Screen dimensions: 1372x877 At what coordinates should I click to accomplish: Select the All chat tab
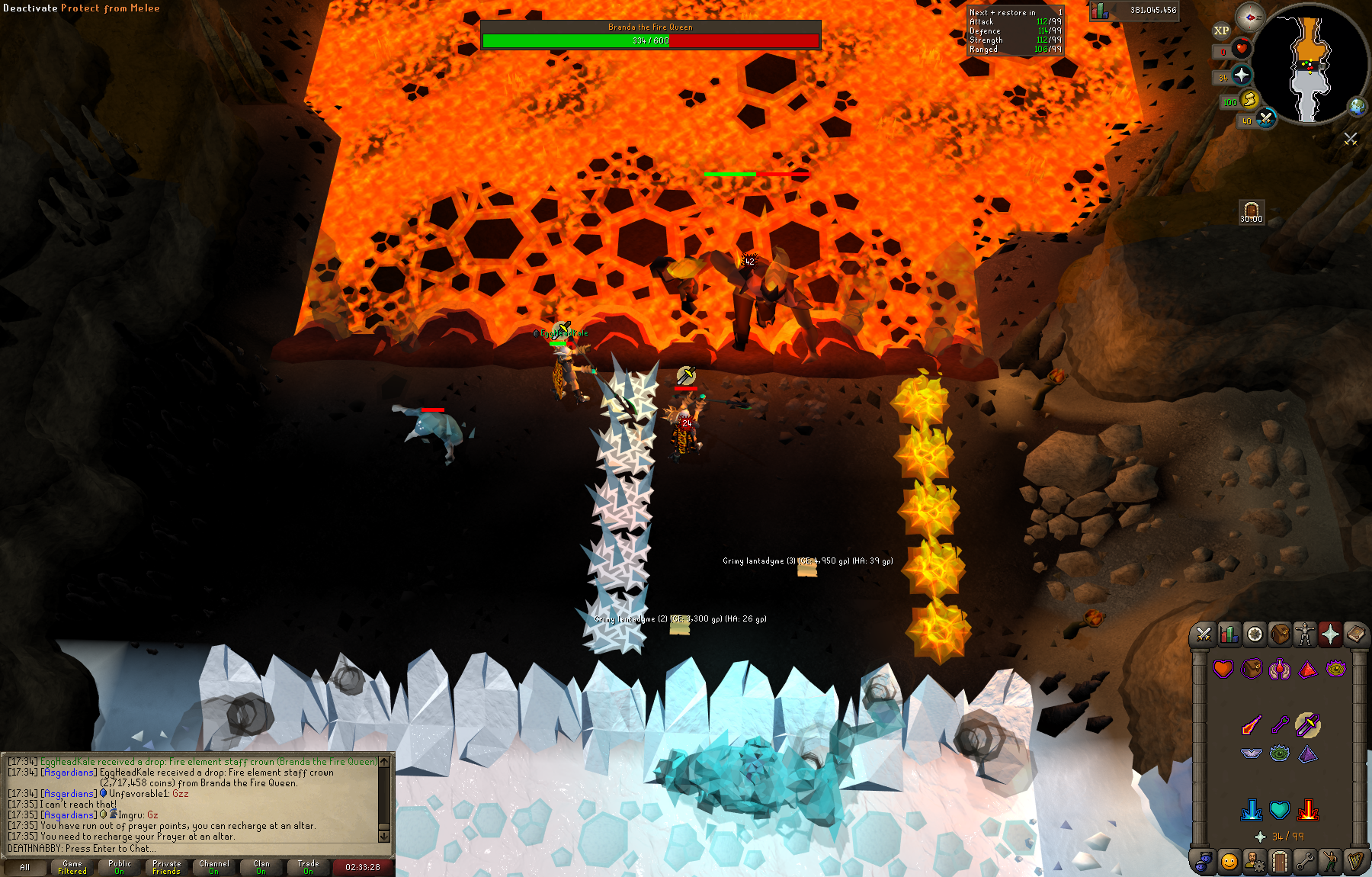click(x=25, y=867)
